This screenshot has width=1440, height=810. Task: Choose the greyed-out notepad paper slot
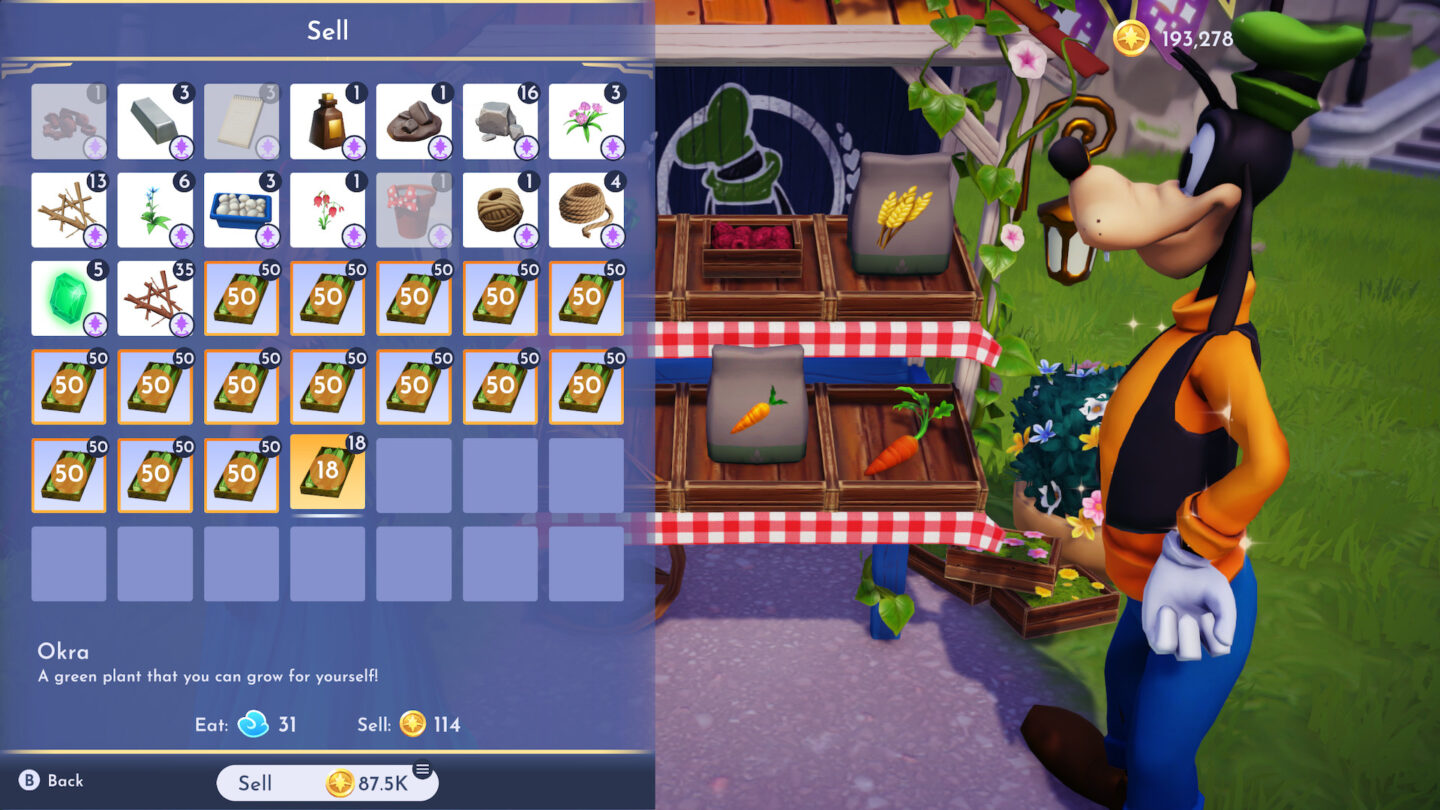[x=241, y=122]
